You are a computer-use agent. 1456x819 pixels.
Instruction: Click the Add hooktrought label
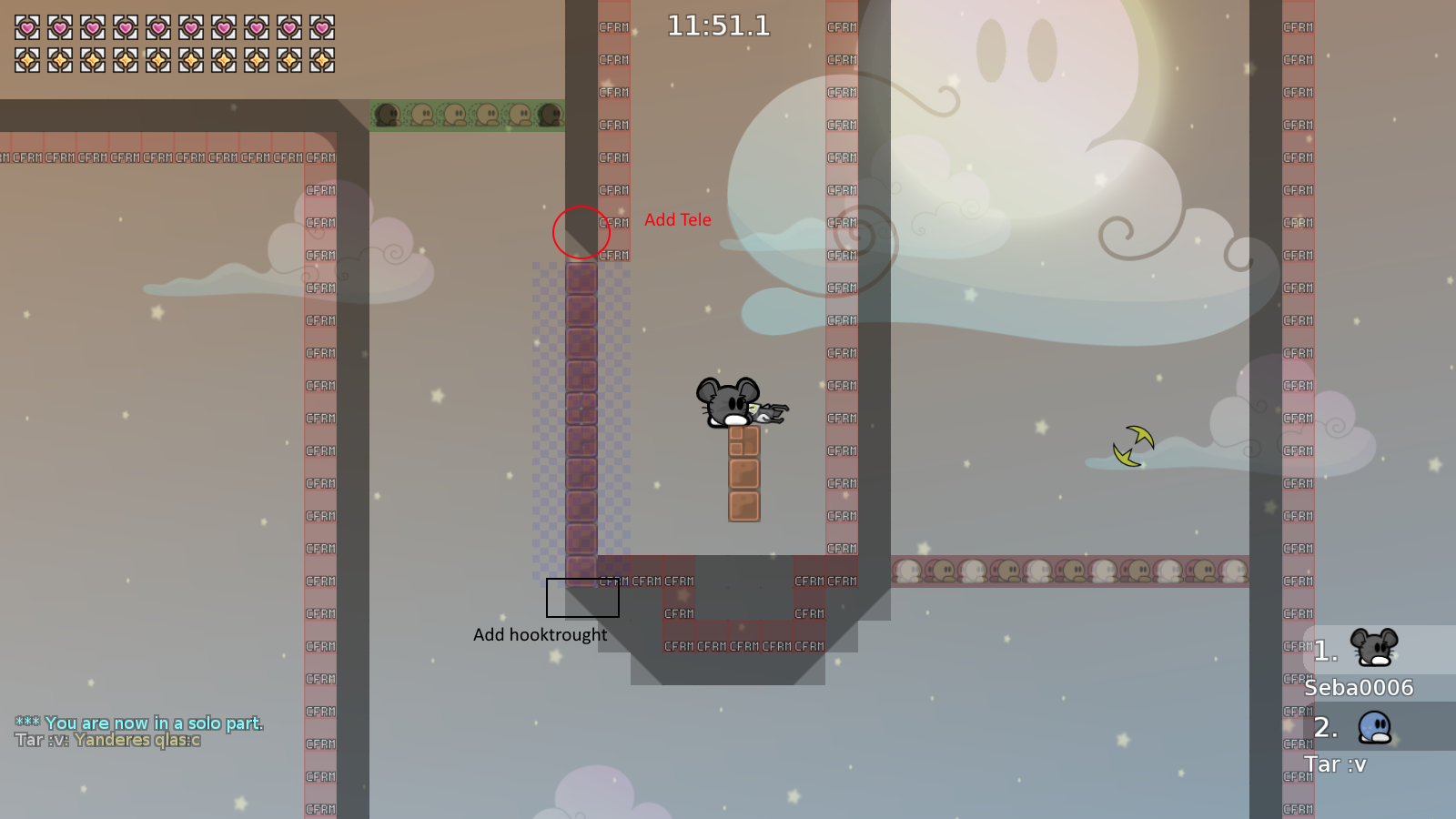click(x=540, y=634)
